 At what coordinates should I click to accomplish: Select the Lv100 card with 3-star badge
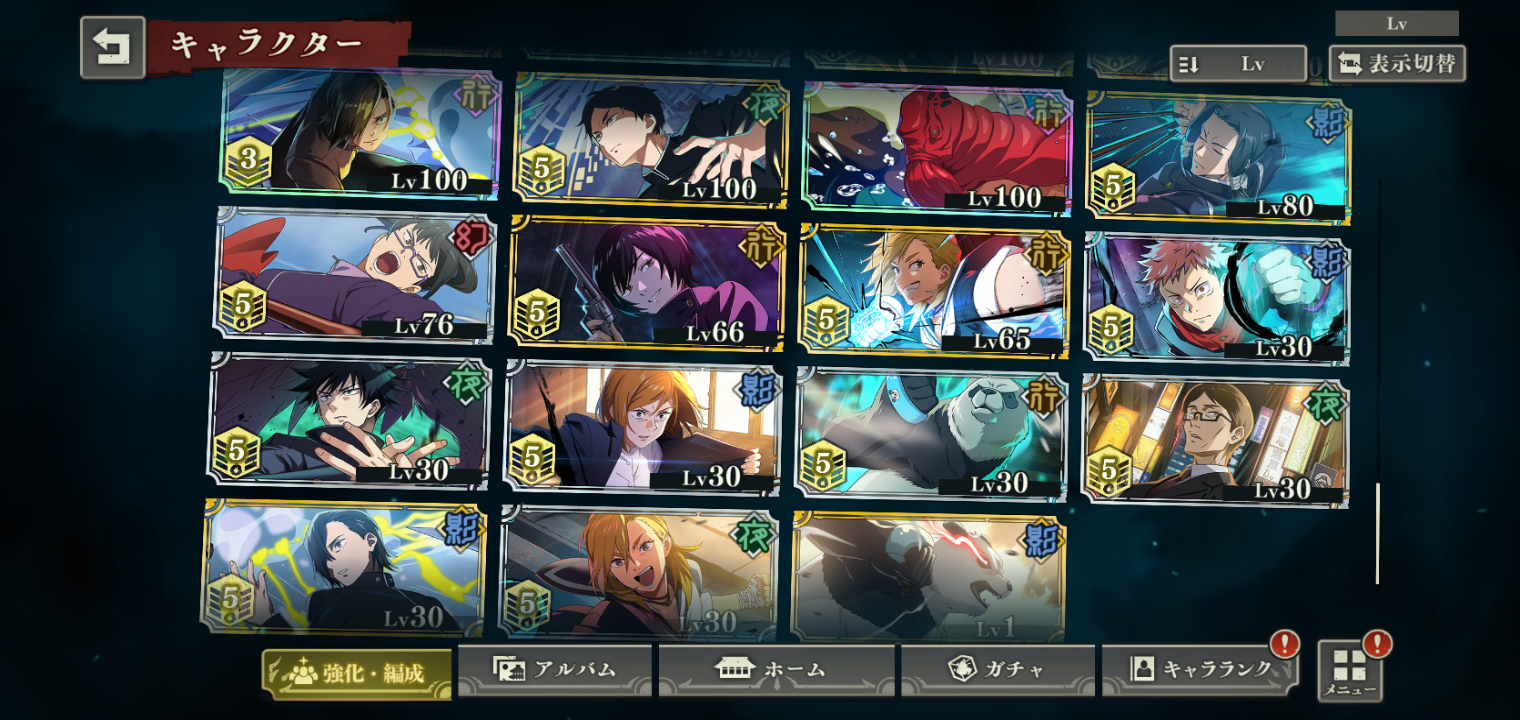coord(361,130)
